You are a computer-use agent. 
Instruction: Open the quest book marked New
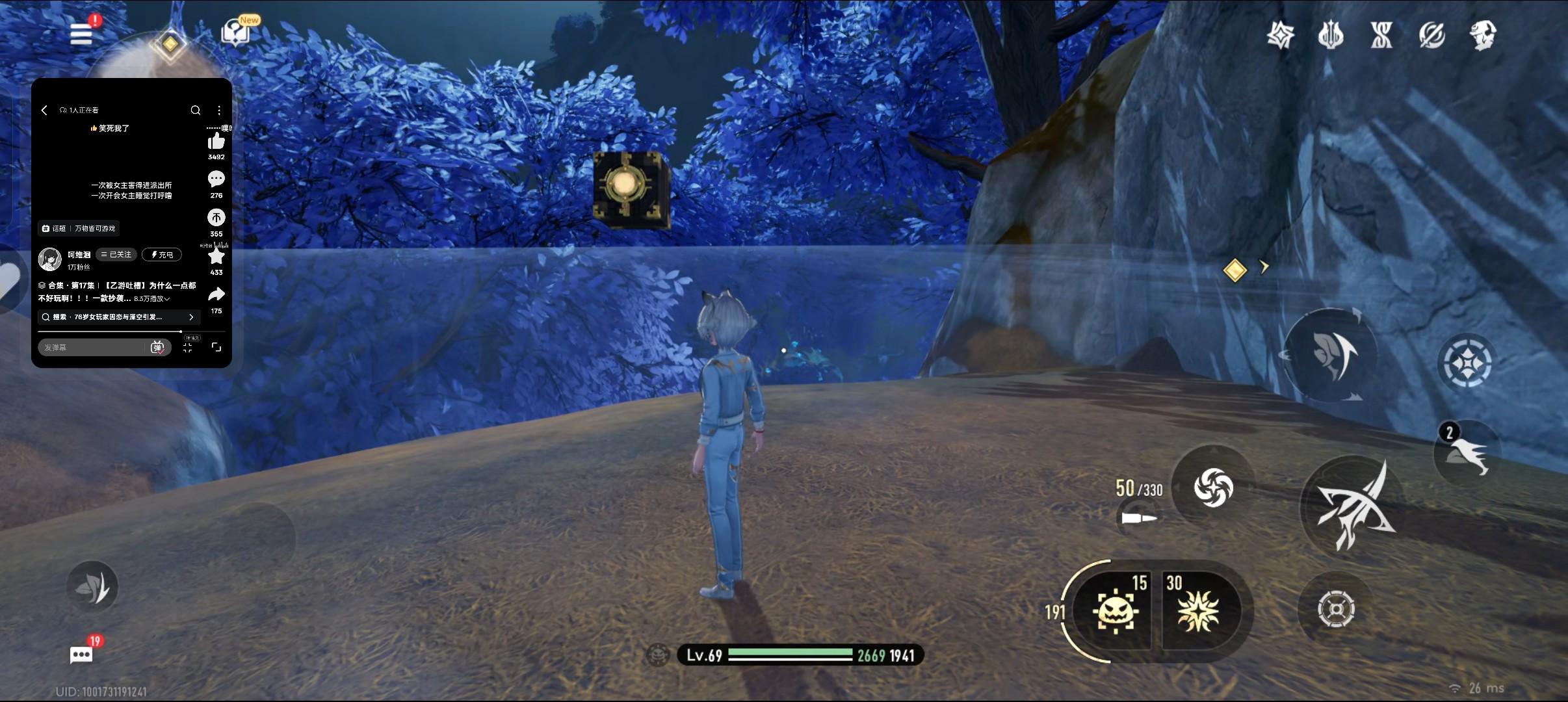[236, 32]
